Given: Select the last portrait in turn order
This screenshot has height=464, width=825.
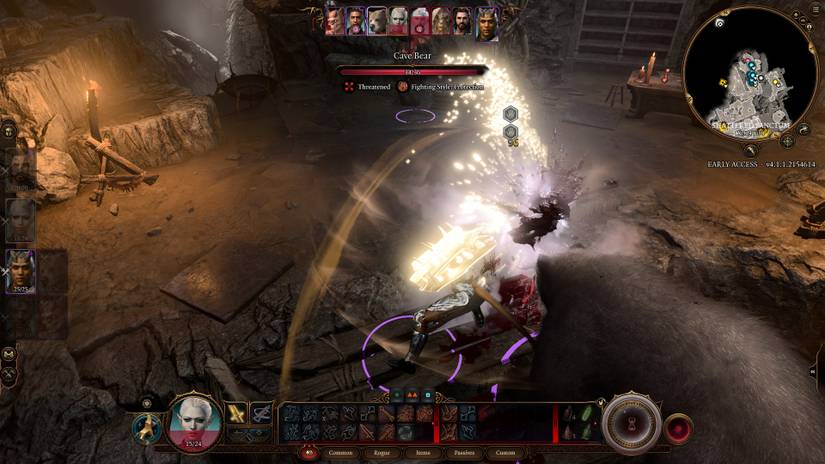Looking at the screenshot, I should pyautogui.click(x=487, y=23).
